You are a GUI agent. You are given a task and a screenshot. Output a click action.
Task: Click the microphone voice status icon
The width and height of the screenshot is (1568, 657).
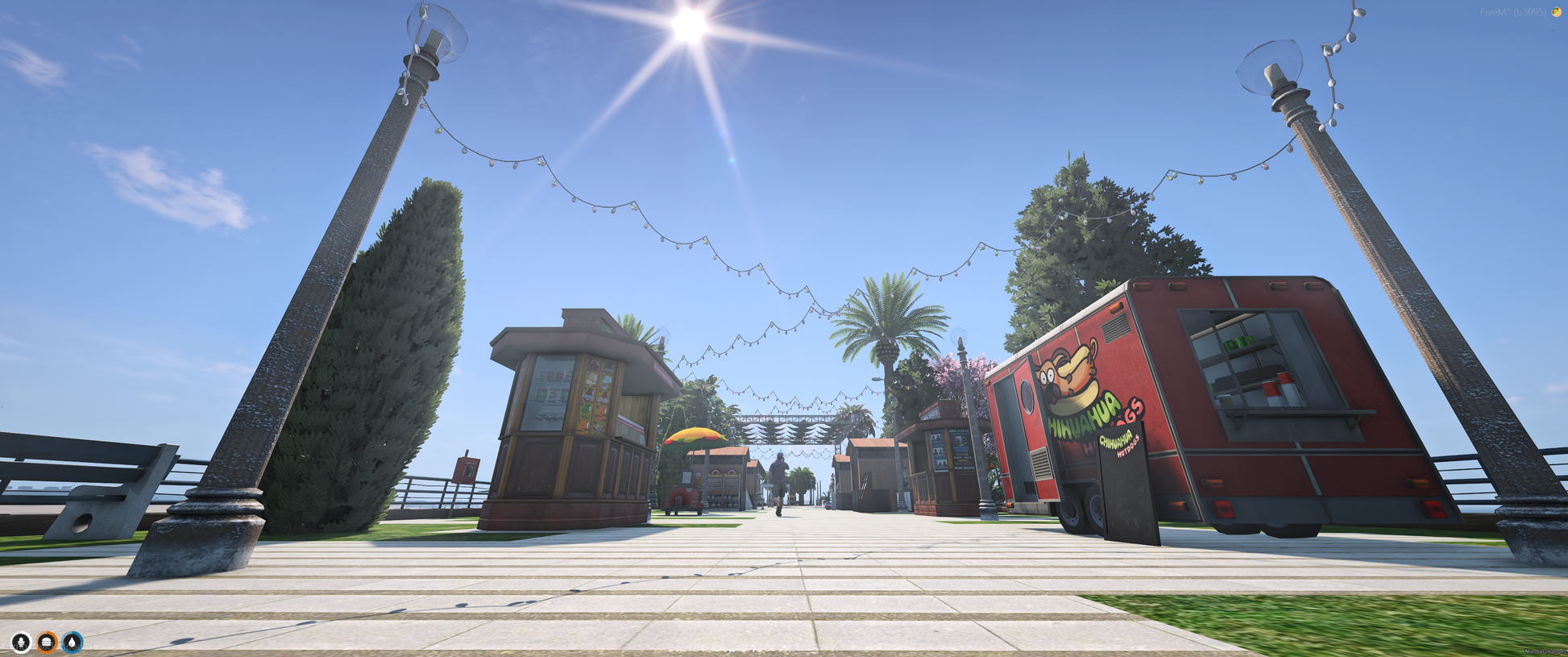[x=21, y=642]
